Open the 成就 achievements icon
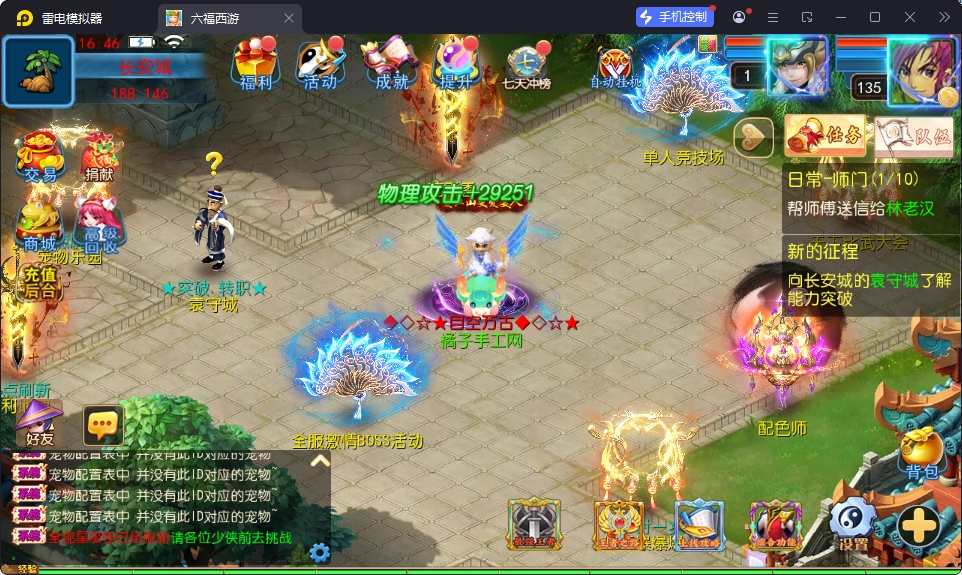Image resolution: width=962 pixels, height=575 pixels. coord(390,65)
